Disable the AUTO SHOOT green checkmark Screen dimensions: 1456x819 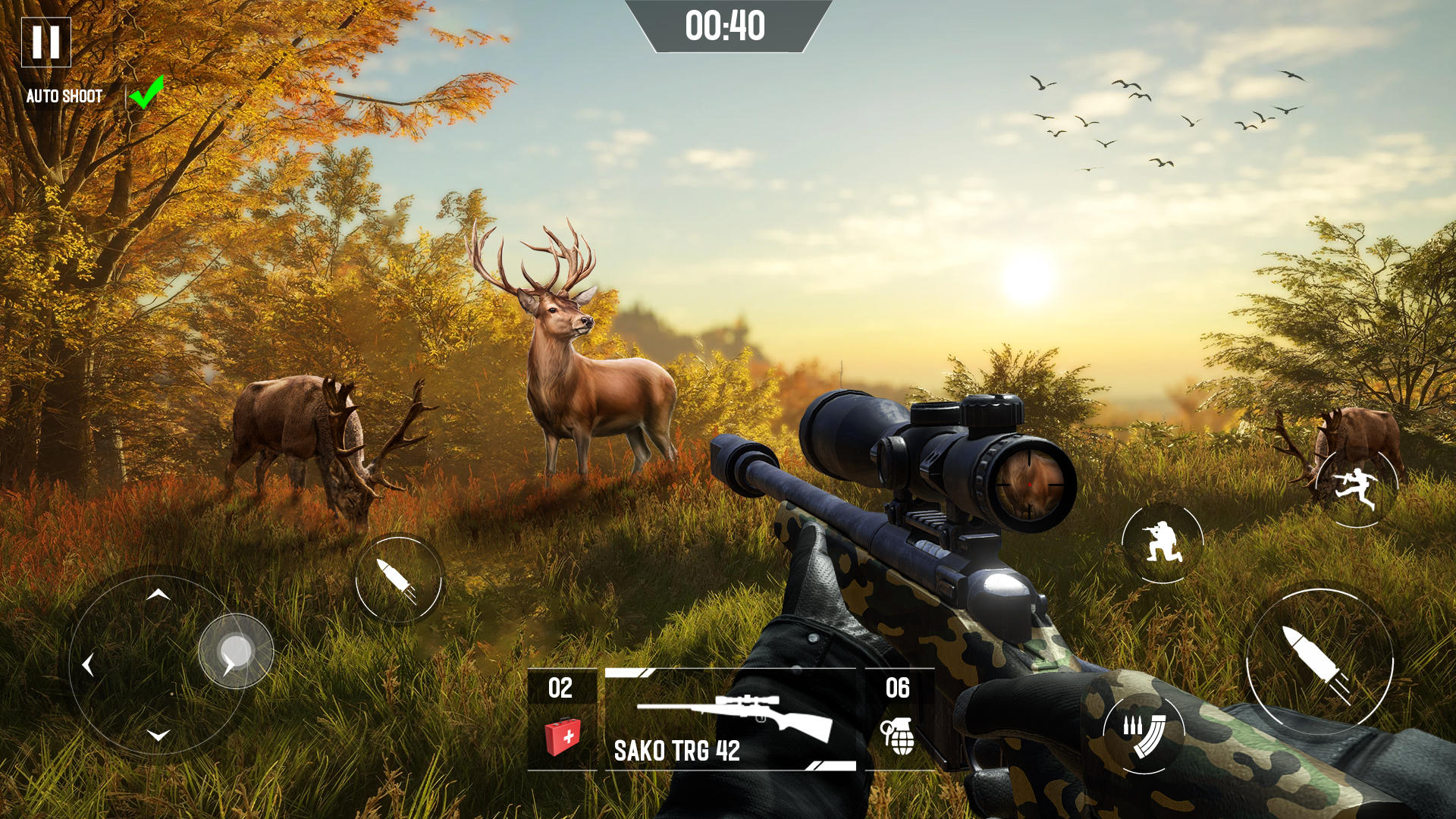point(146,92)
